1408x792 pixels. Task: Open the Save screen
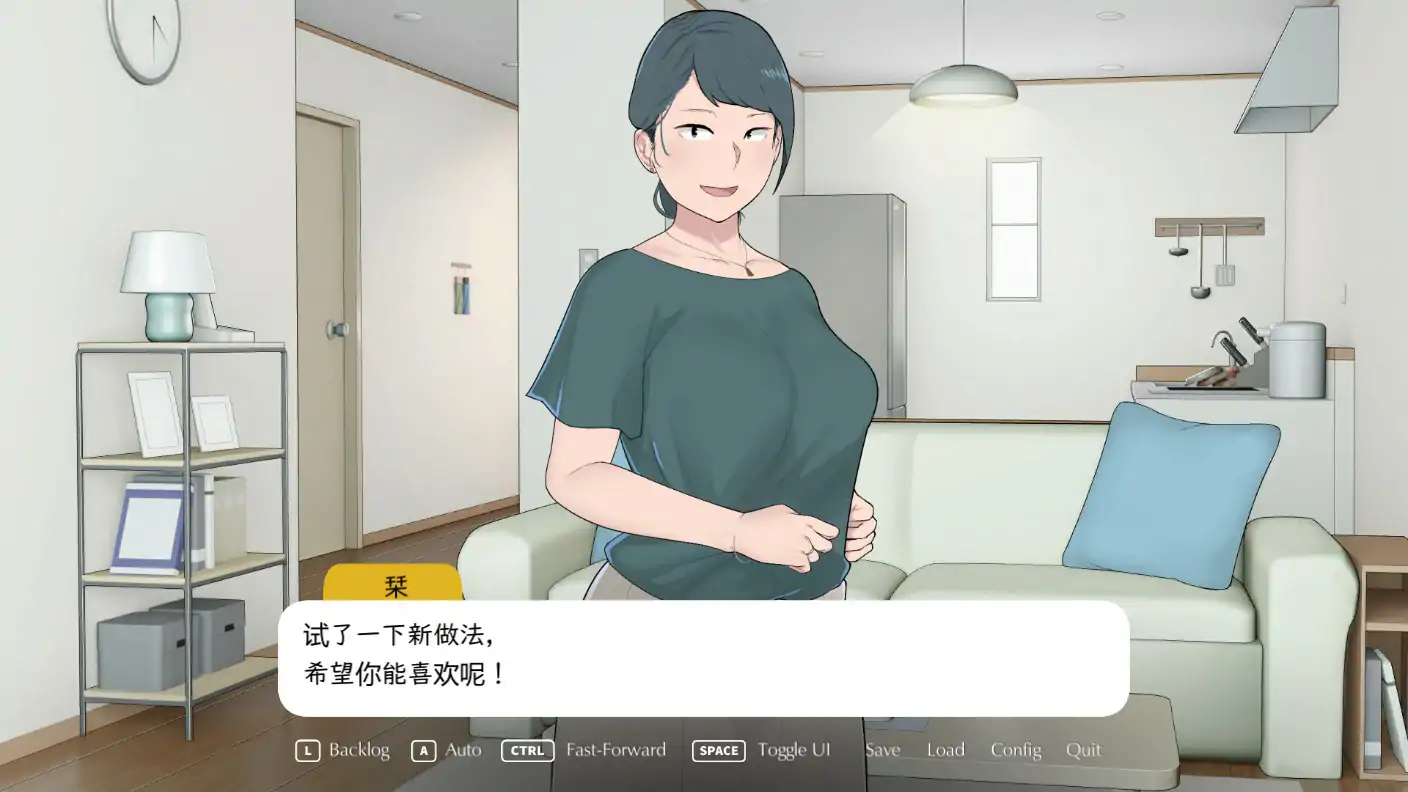[x=883, y=750]
